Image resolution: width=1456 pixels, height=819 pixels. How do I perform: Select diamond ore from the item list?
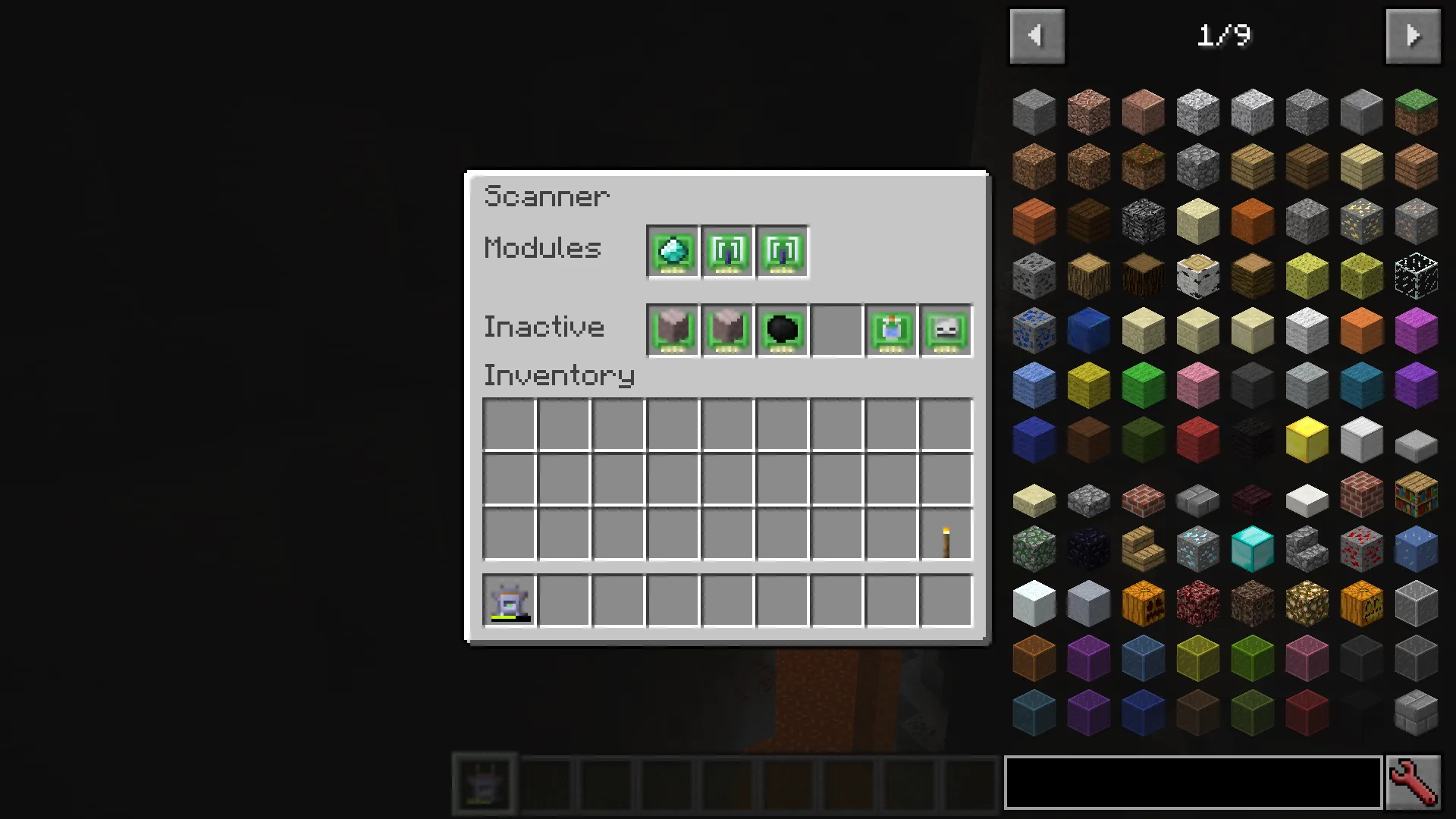[1197, 548]
